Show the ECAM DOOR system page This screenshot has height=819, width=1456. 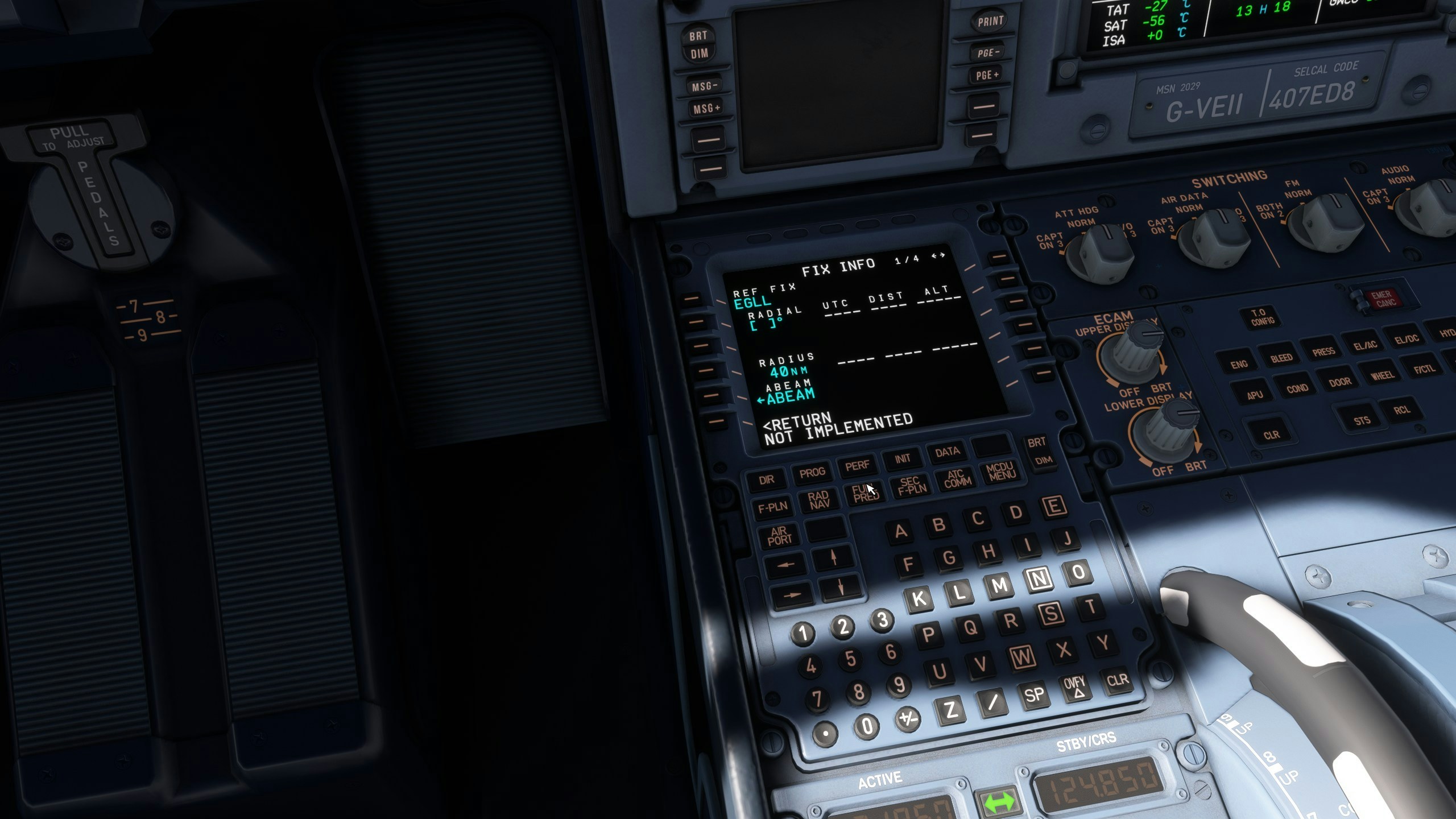coord(1339,382)
